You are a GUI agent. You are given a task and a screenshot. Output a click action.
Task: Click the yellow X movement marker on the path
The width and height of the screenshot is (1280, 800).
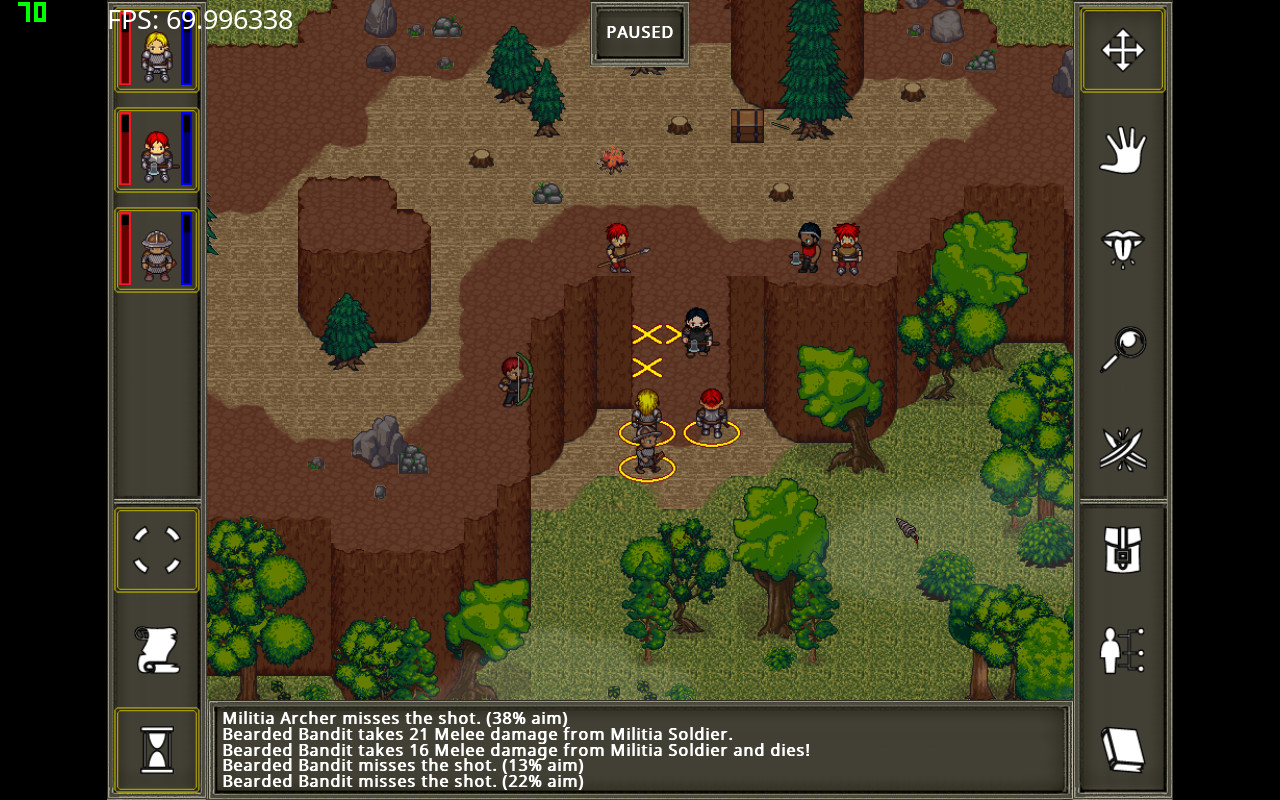645,367
